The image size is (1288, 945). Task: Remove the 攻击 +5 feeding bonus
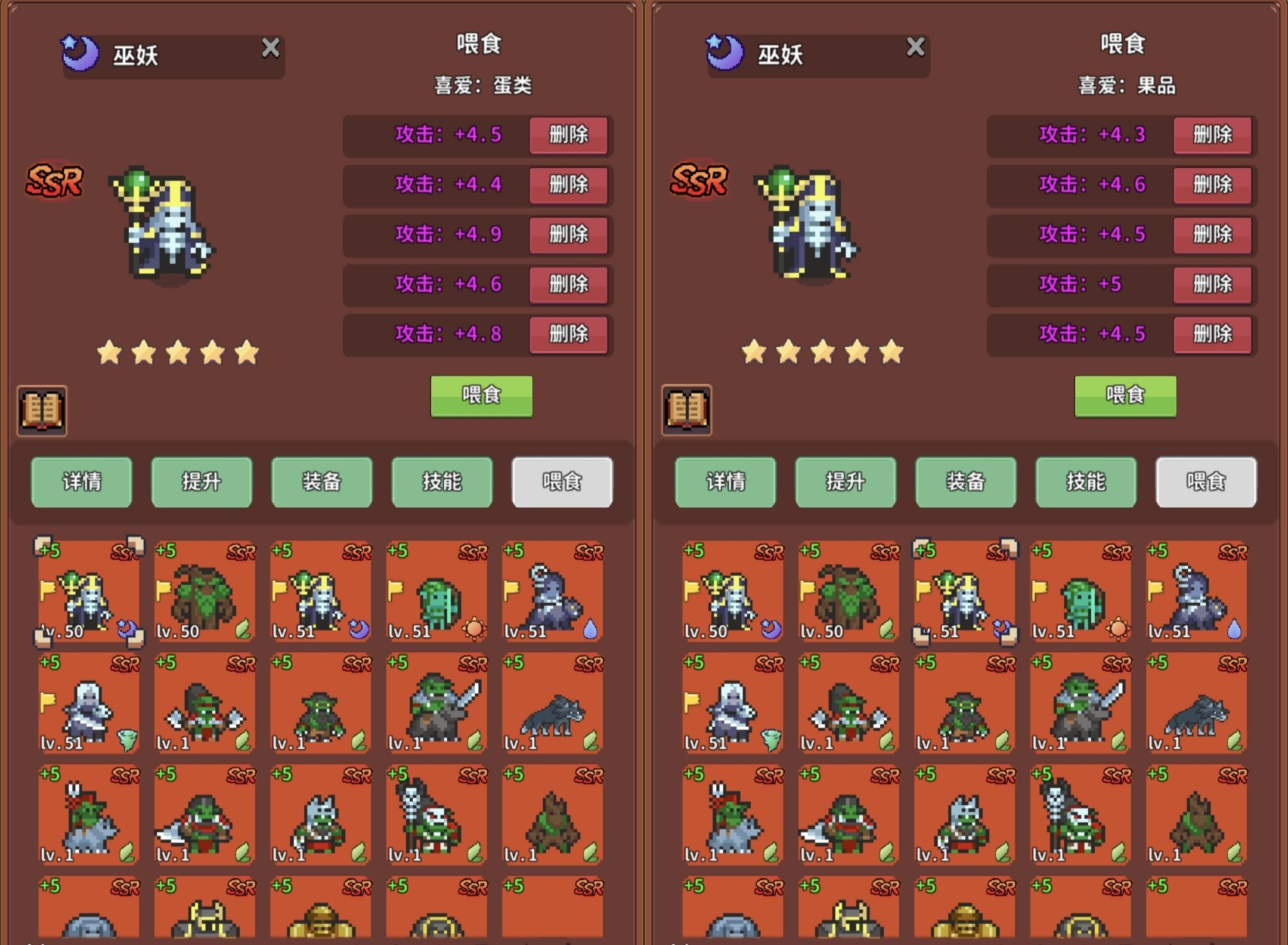(1212, 284)
